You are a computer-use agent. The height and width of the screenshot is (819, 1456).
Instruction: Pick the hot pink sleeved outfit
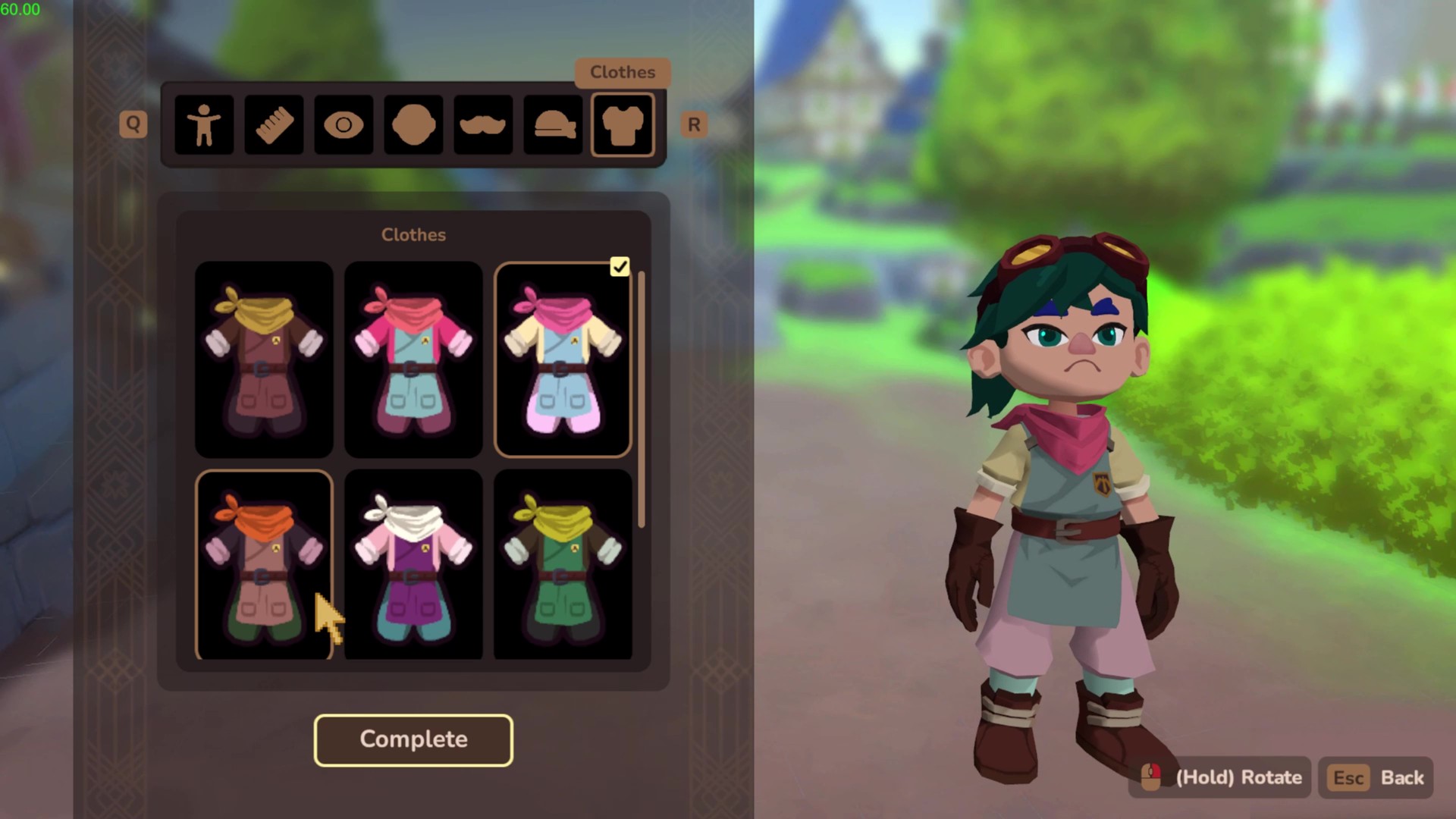click(x=413, y=359)
